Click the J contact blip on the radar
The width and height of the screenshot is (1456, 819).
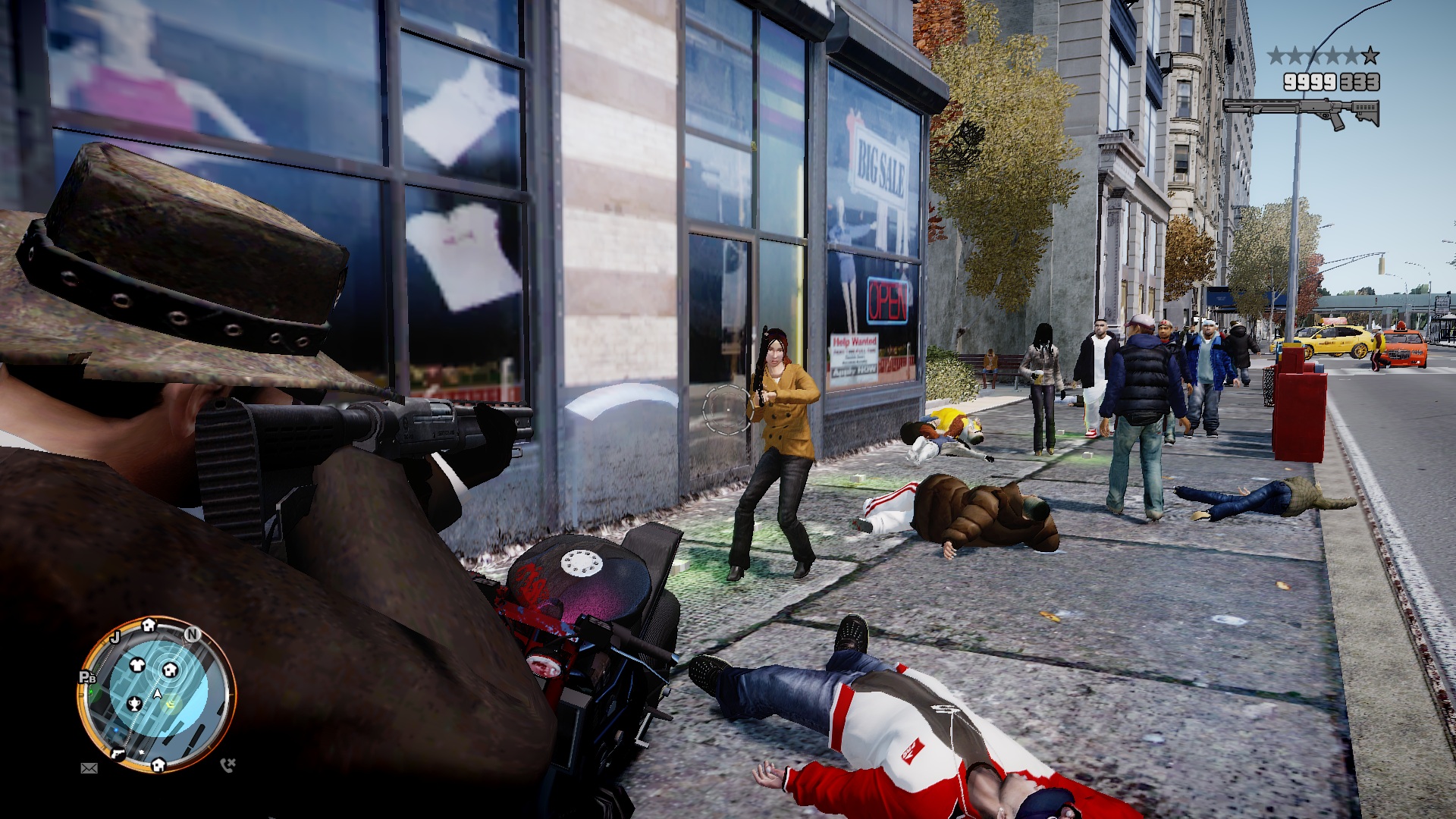(116, 637)
